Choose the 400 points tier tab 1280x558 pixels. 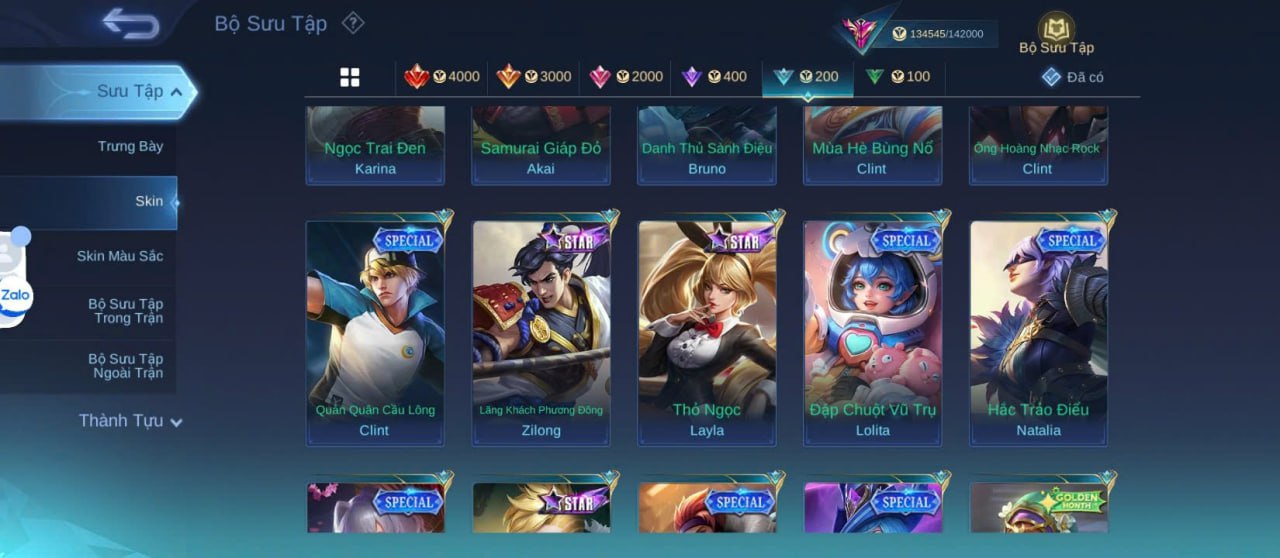714,77
